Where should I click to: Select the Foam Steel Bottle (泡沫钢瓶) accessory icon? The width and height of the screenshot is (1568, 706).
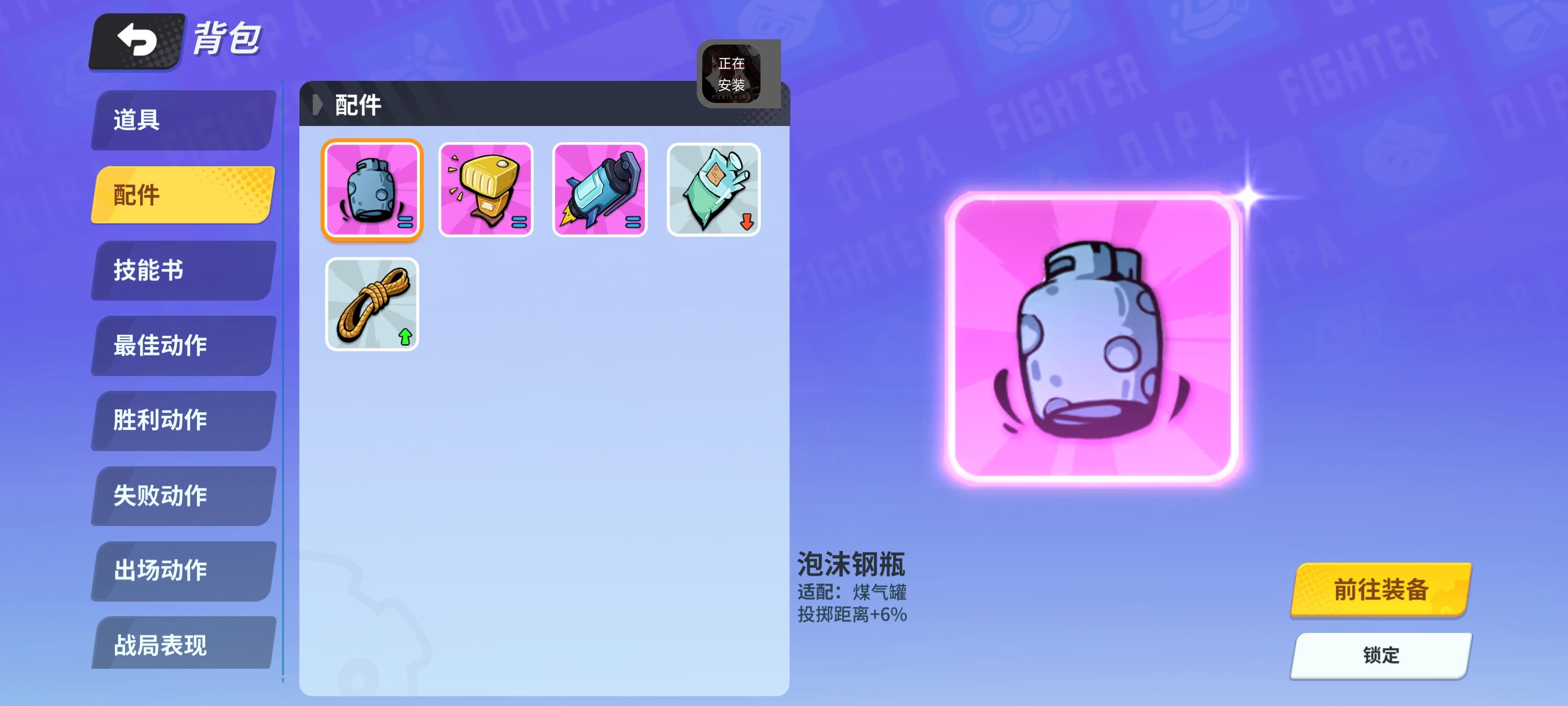pyautogui.click(x=372, y=189)
